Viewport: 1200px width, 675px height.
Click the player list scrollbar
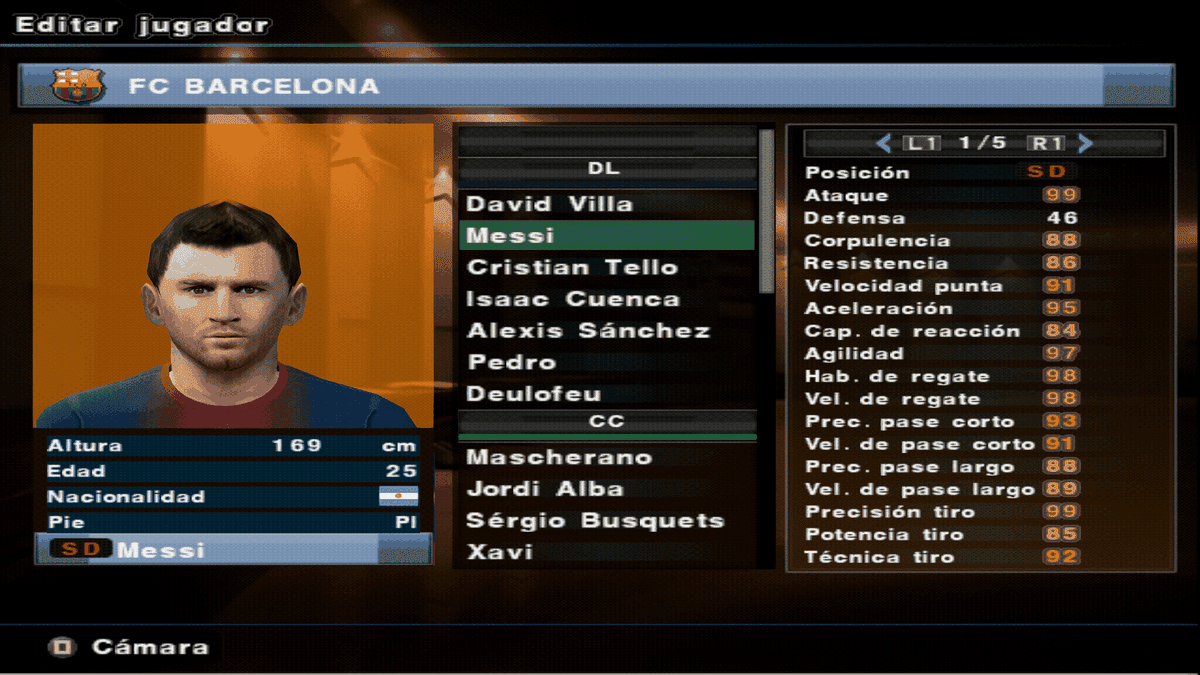[767, 210]
